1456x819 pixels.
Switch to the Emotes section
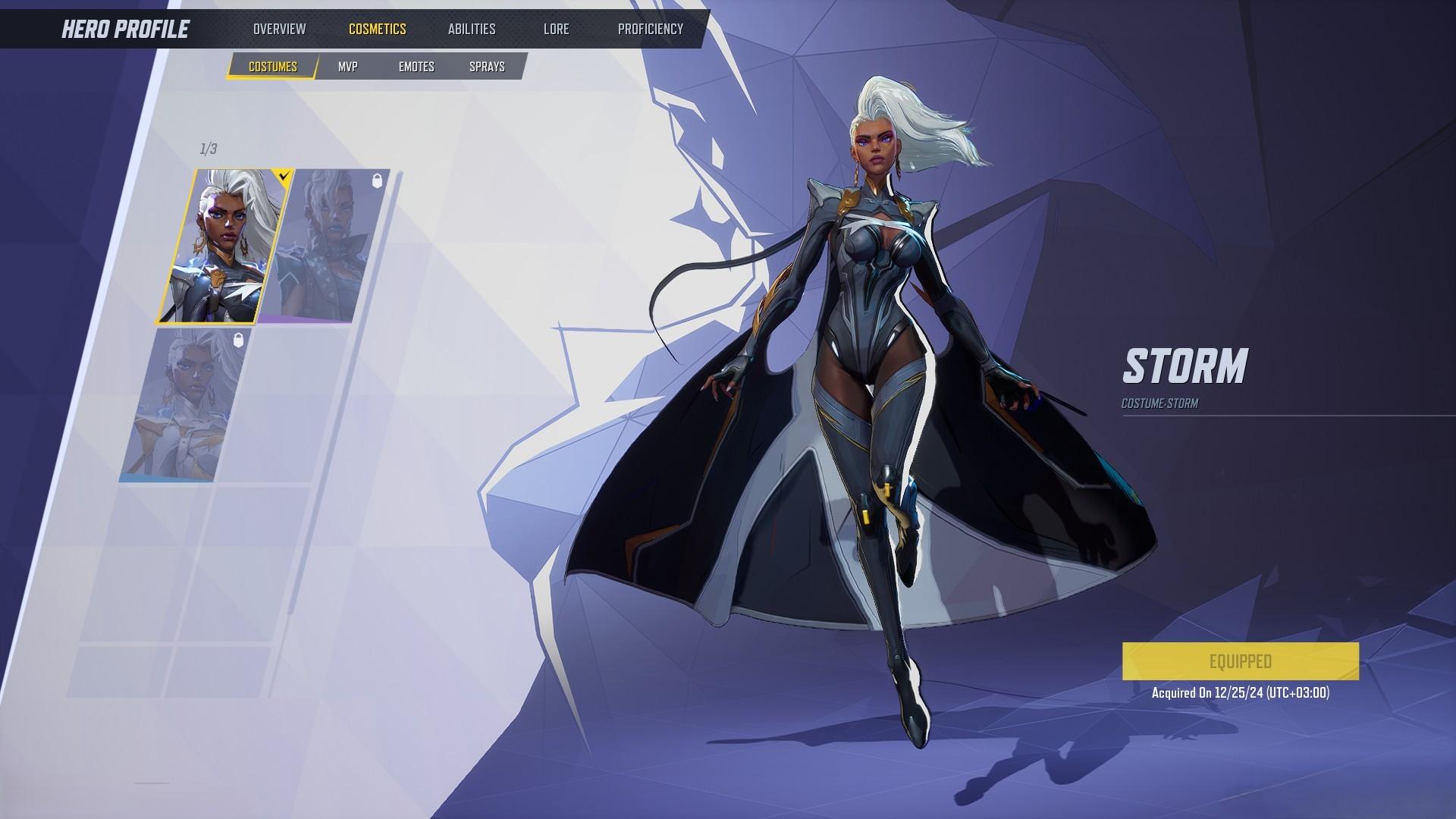click(416, 66)
